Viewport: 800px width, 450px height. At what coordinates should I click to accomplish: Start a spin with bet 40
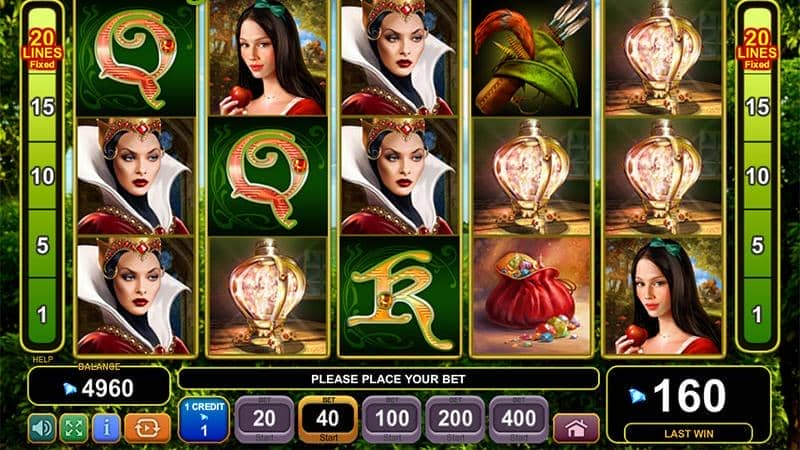click(x=326, y=420)
